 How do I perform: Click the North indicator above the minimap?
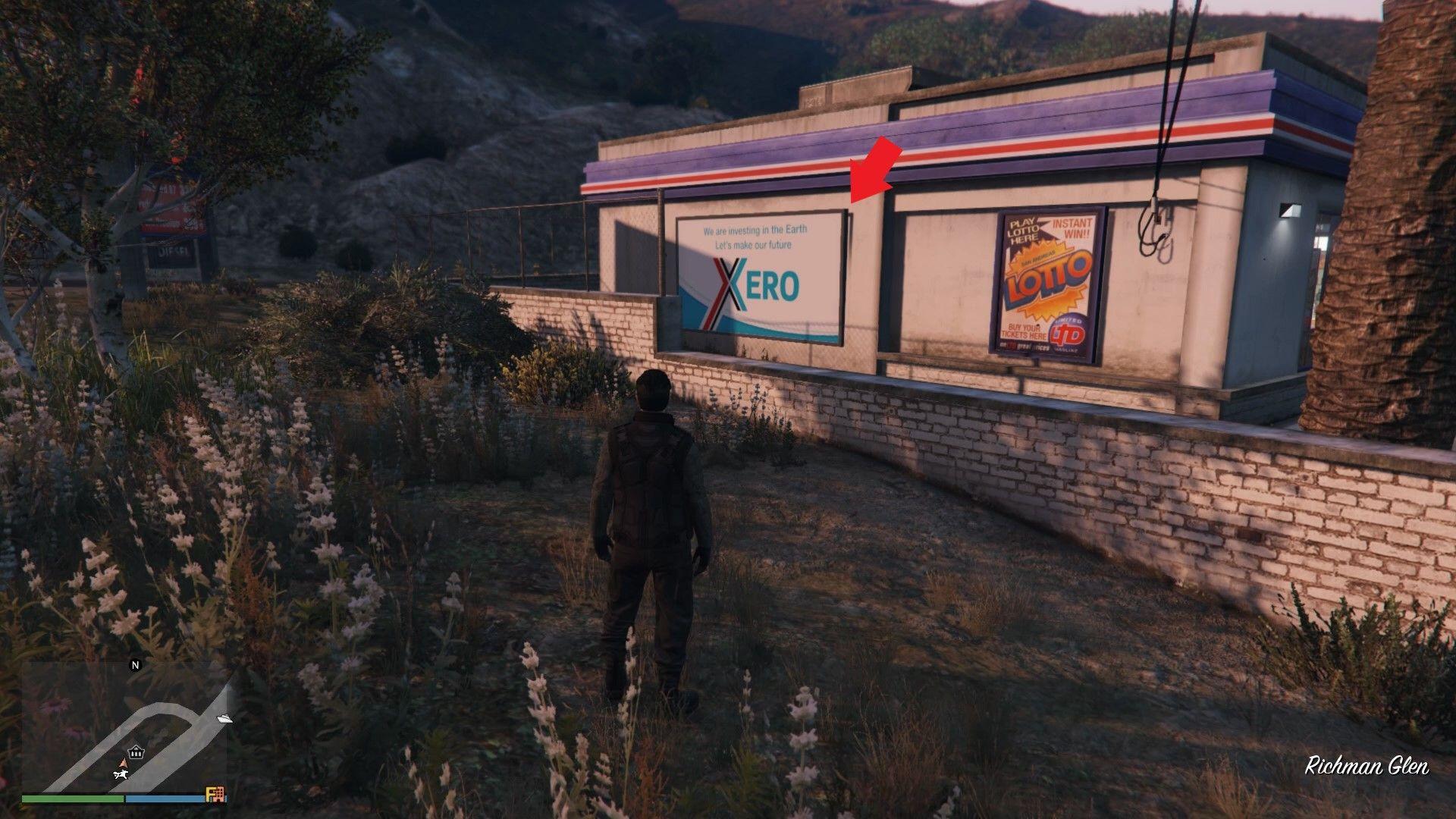pos(136,665)
